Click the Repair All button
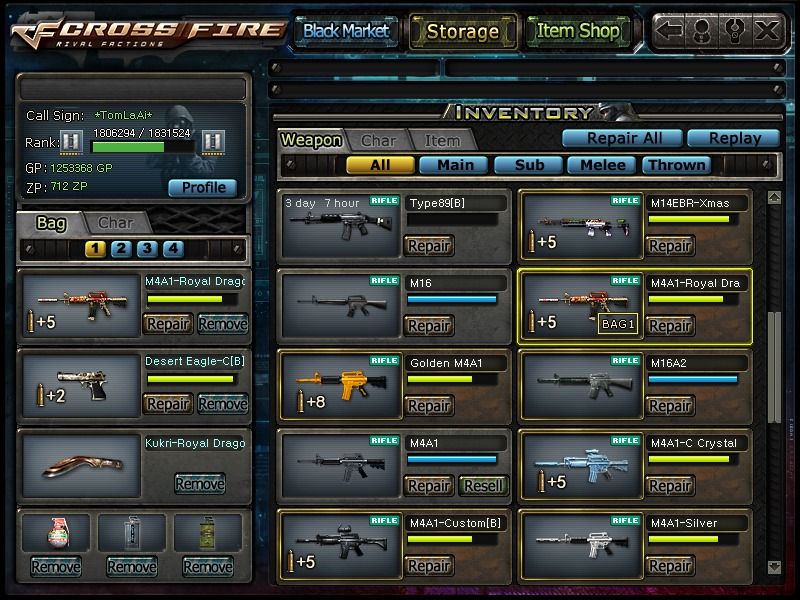This screenshot has height=600, width=800. tap(619, 138)
